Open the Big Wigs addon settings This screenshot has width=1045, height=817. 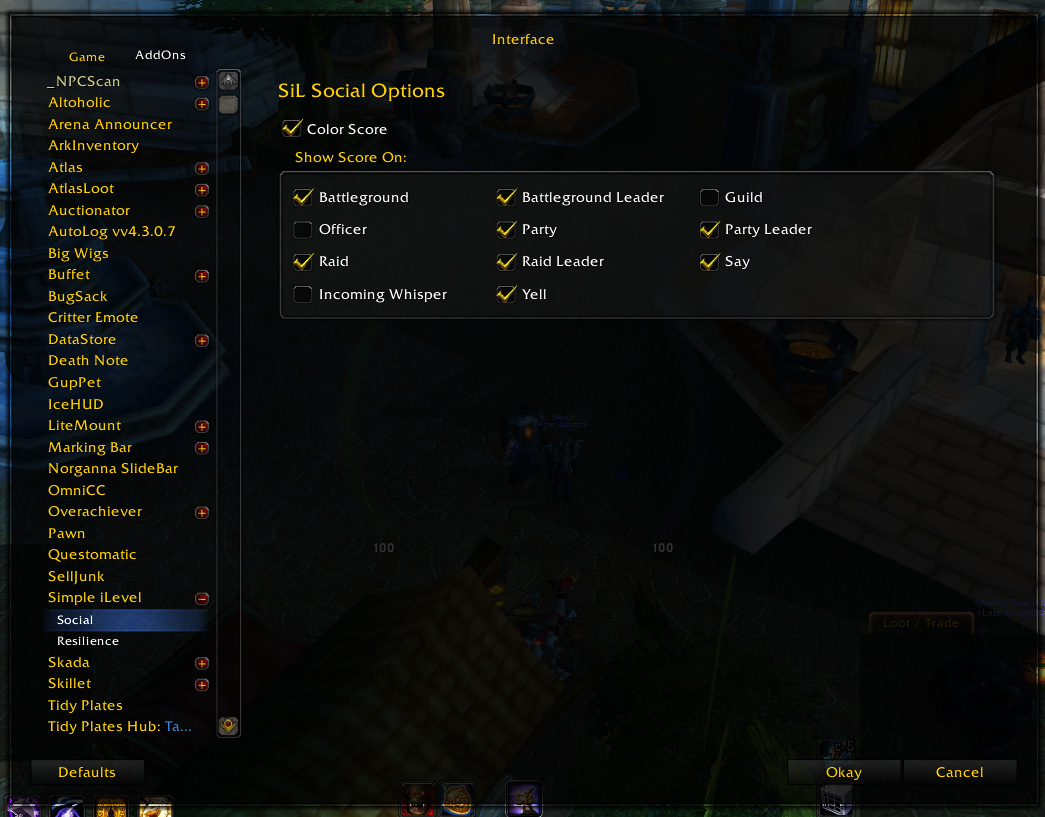coord(78,253)
